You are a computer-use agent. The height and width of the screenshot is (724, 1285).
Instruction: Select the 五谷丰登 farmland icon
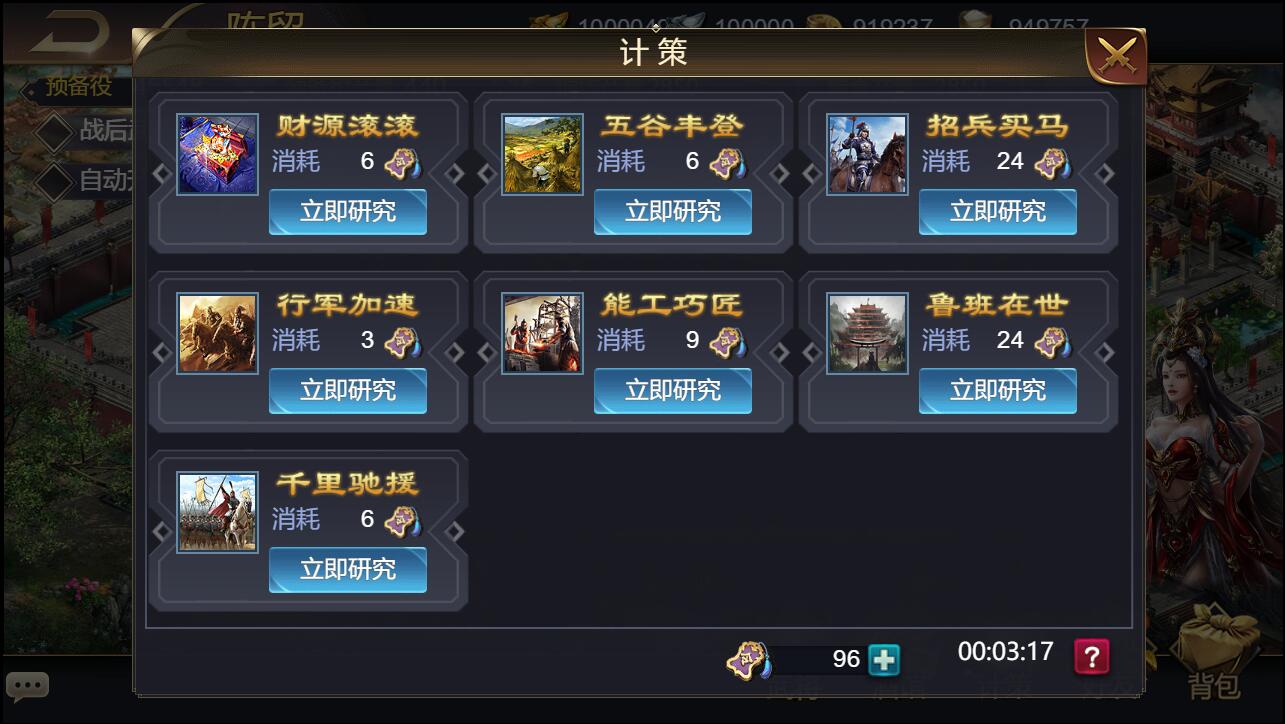542,153
